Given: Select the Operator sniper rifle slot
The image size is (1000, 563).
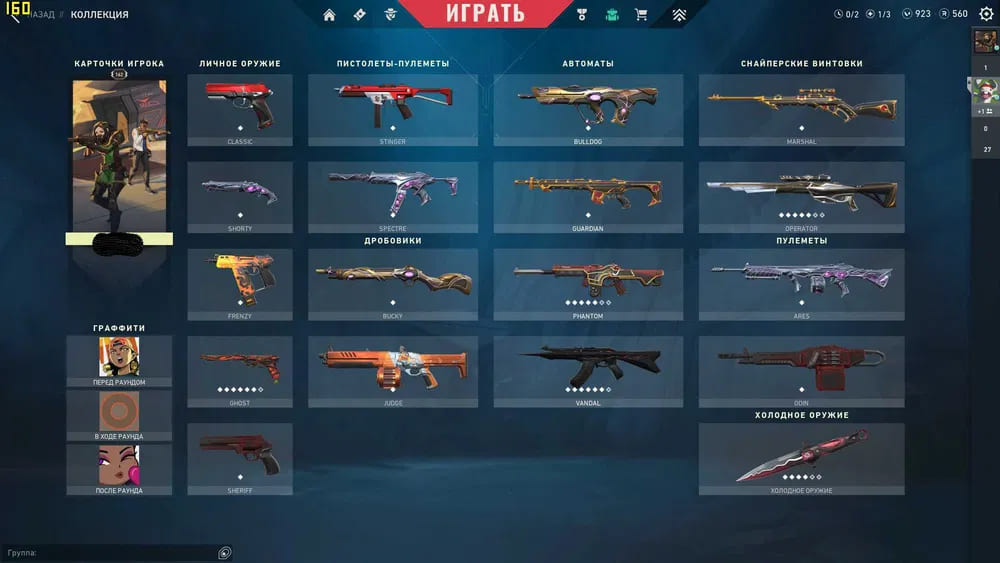Looking at the screenshot, I should (801, 196).
